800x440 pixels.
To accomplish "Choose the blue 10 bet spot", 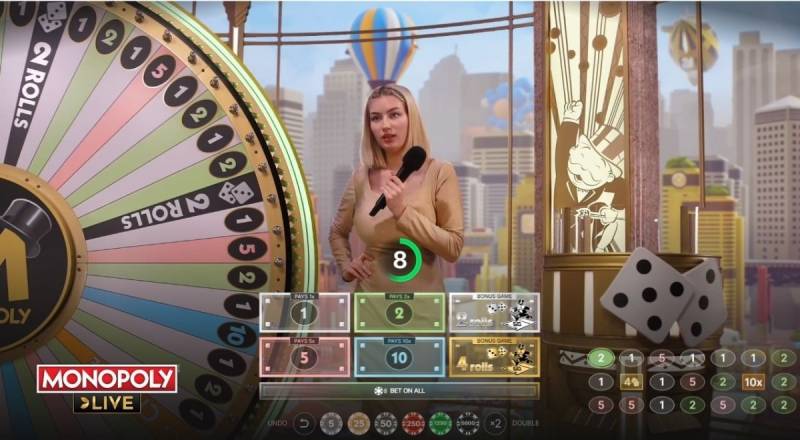I will point(400,357).
